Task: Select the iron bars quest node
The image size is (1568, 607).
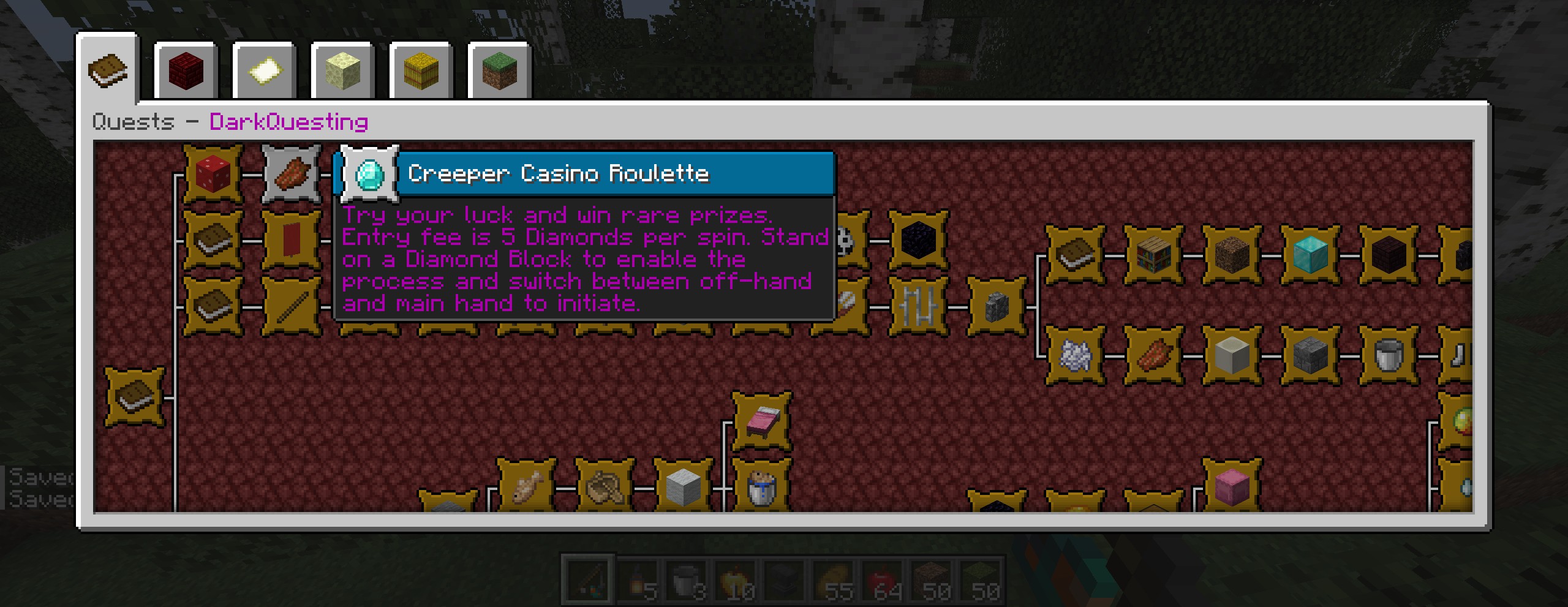Action: 918,306
